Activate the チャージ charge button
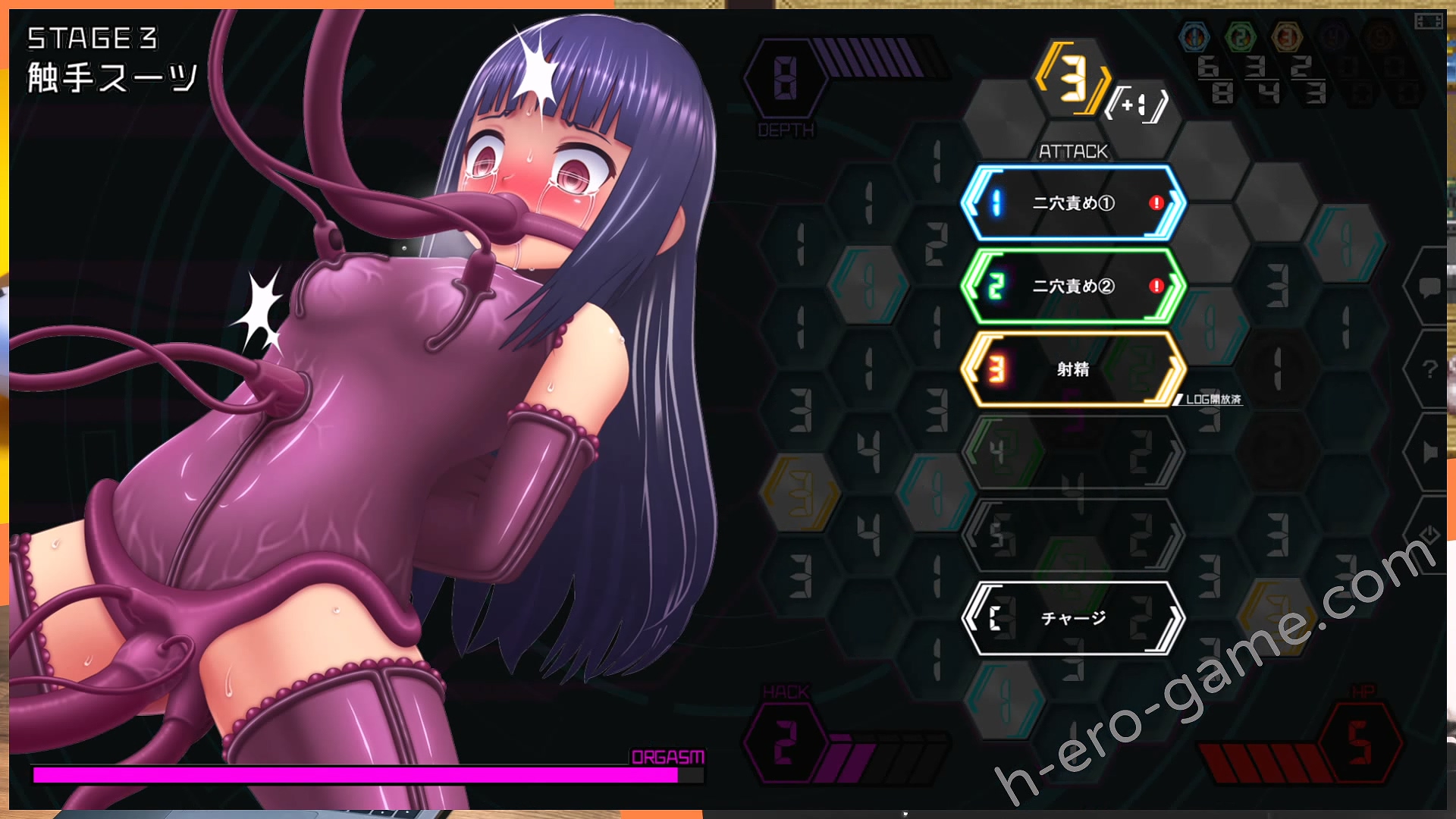Viewport: 1456px width, 819px height. (1073, 618)
